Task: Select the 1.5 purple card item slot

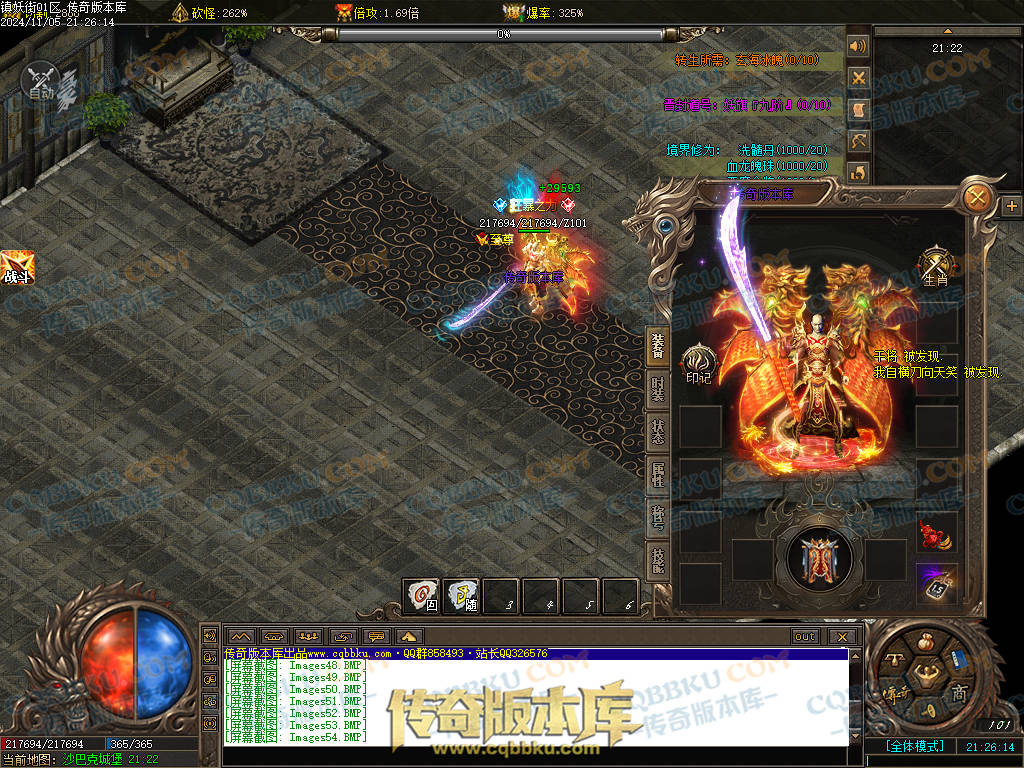Action: (x=937, y=583)
